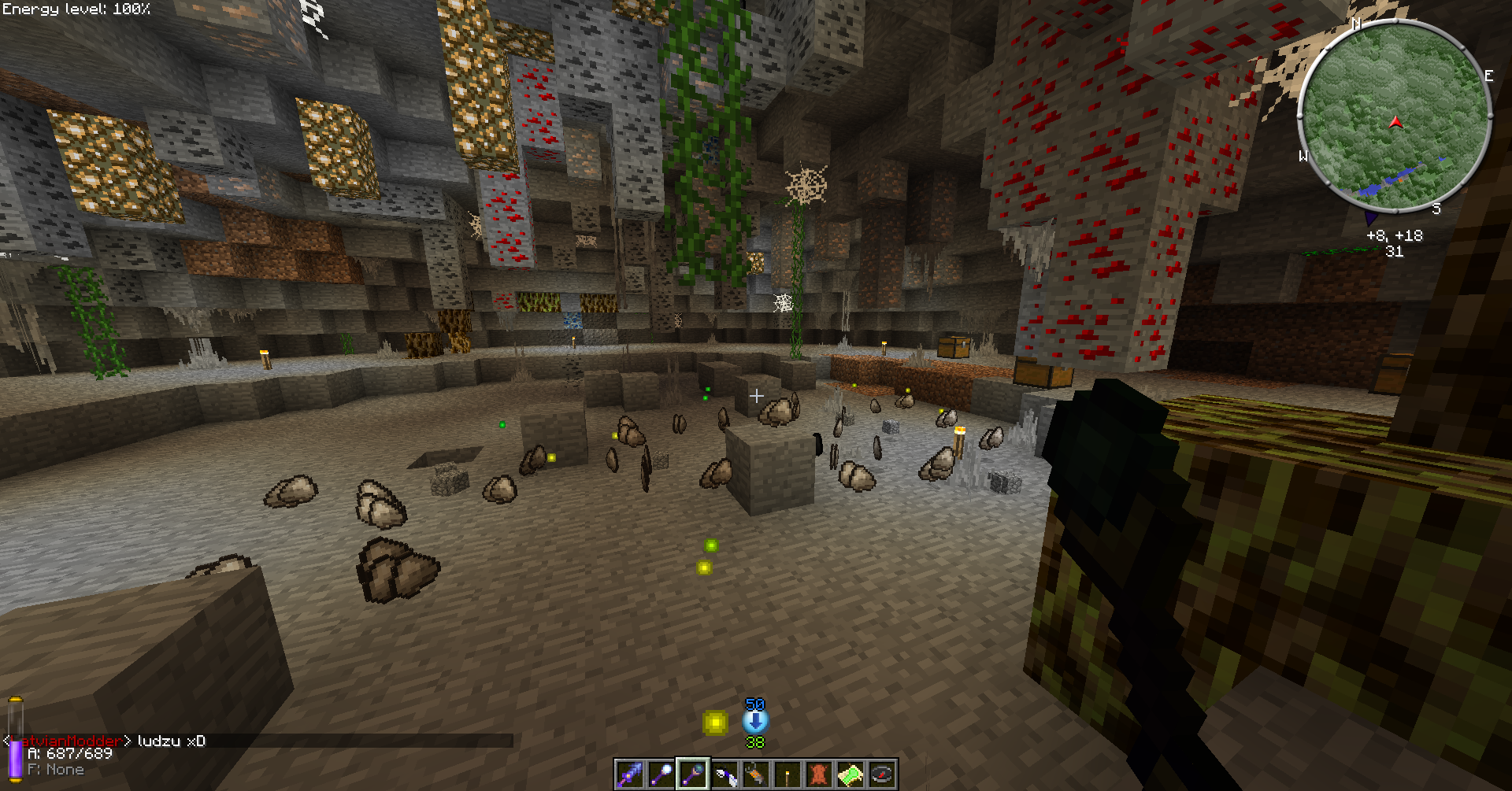Pick the orange drill tool slot

[x=756, y=775]
